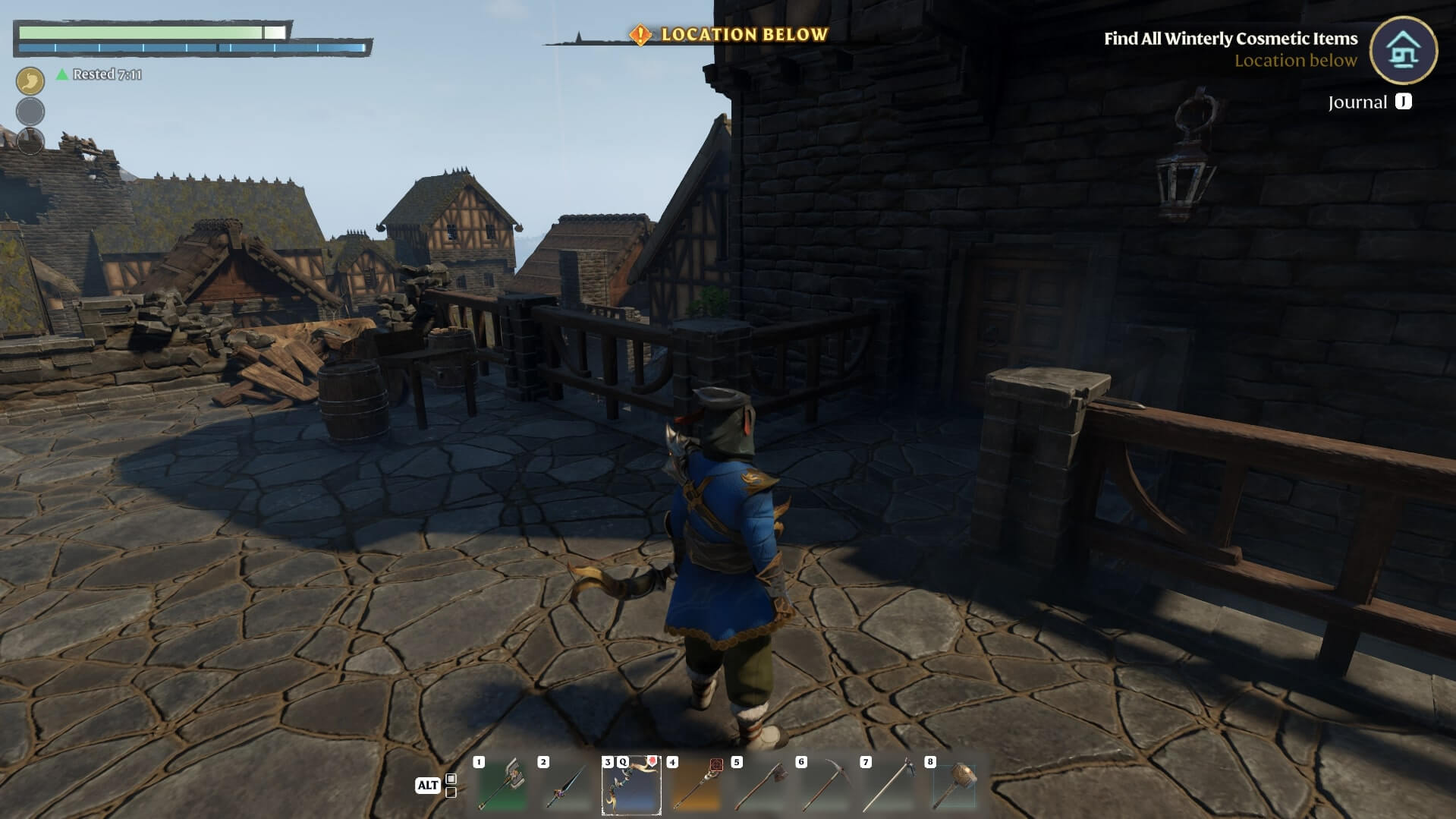
Task: Select the construction hammer in slot 8
Action: pyautogui.click(x=954, y=785)
